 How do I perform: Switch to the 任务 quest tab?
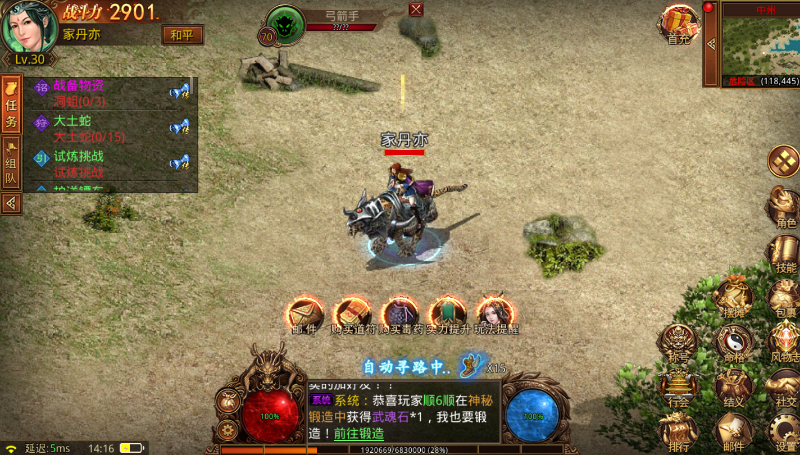tap(12, 108)
